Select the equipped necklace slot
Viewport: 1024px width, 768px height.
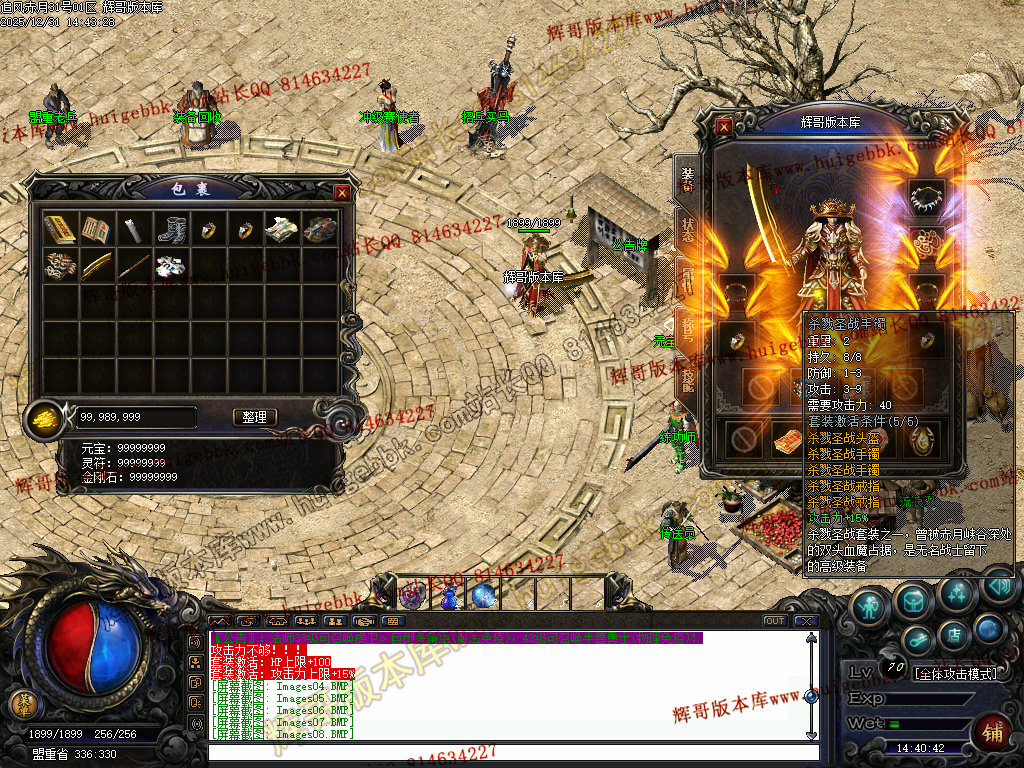coord(926,193)
